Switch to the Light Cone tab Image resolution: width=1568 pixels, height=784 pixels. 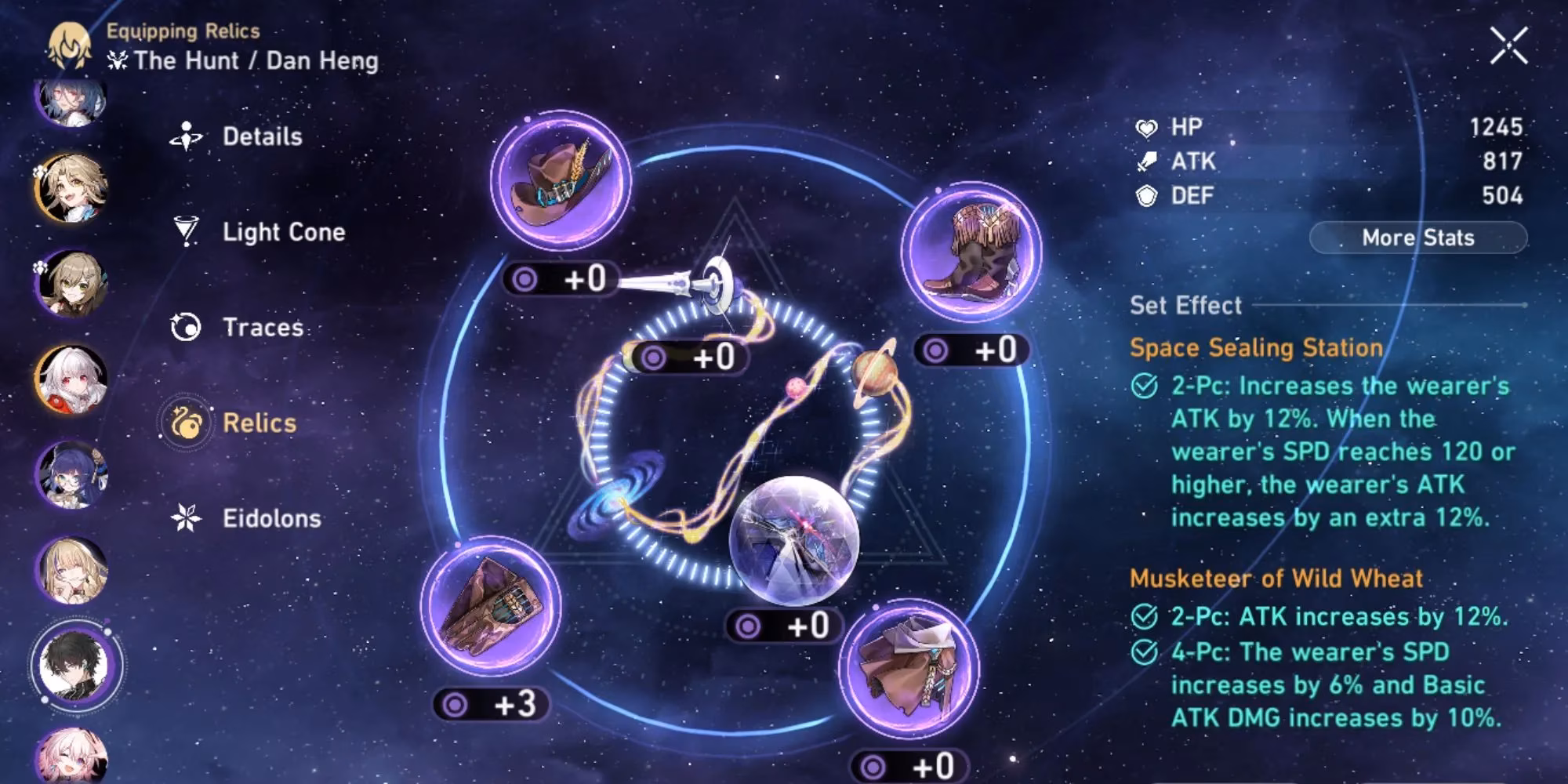click(282, 232)
